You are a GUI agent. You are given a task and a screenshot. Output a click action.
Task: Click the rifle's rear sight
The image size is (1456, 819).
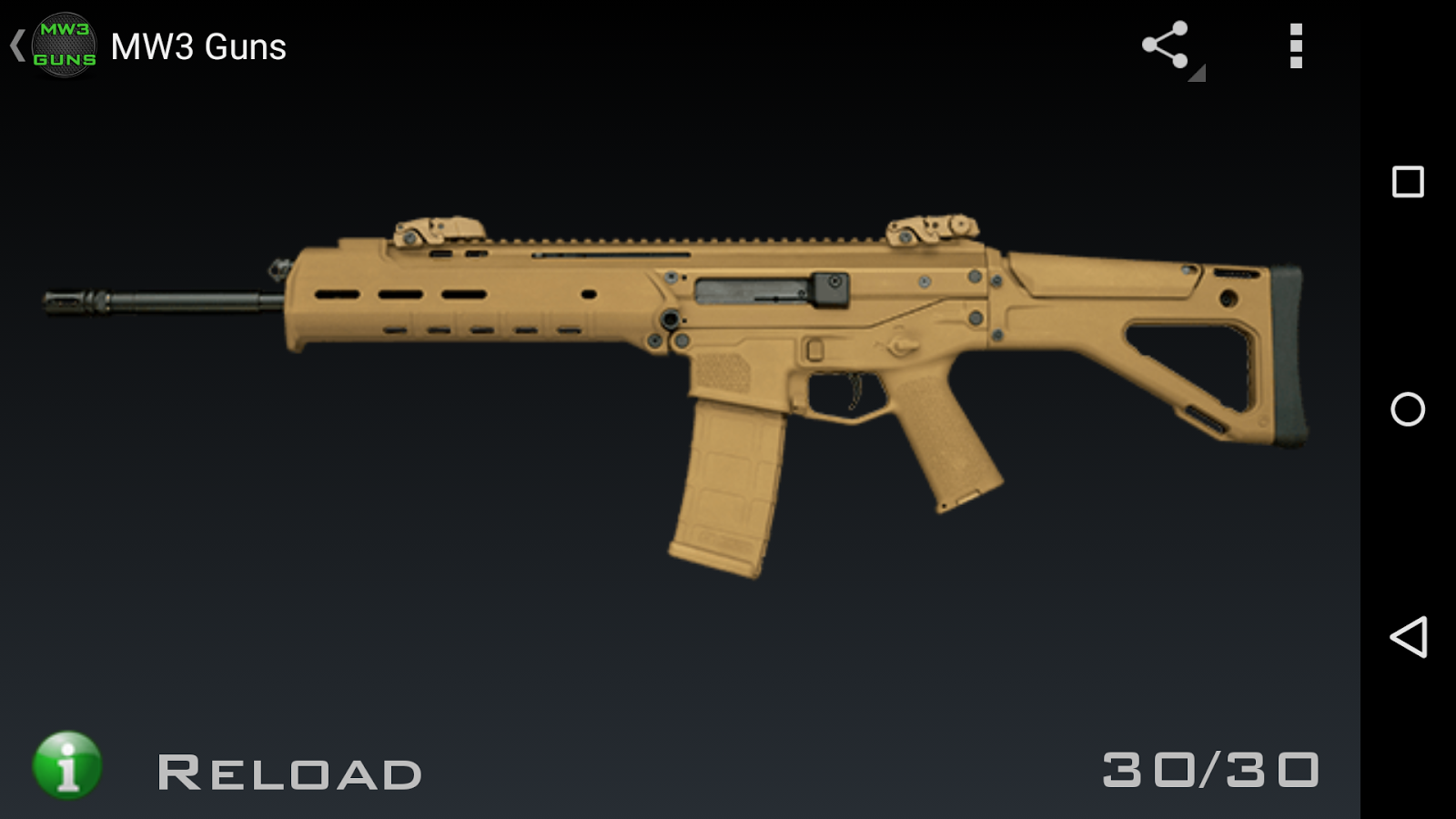coord(928,227)
